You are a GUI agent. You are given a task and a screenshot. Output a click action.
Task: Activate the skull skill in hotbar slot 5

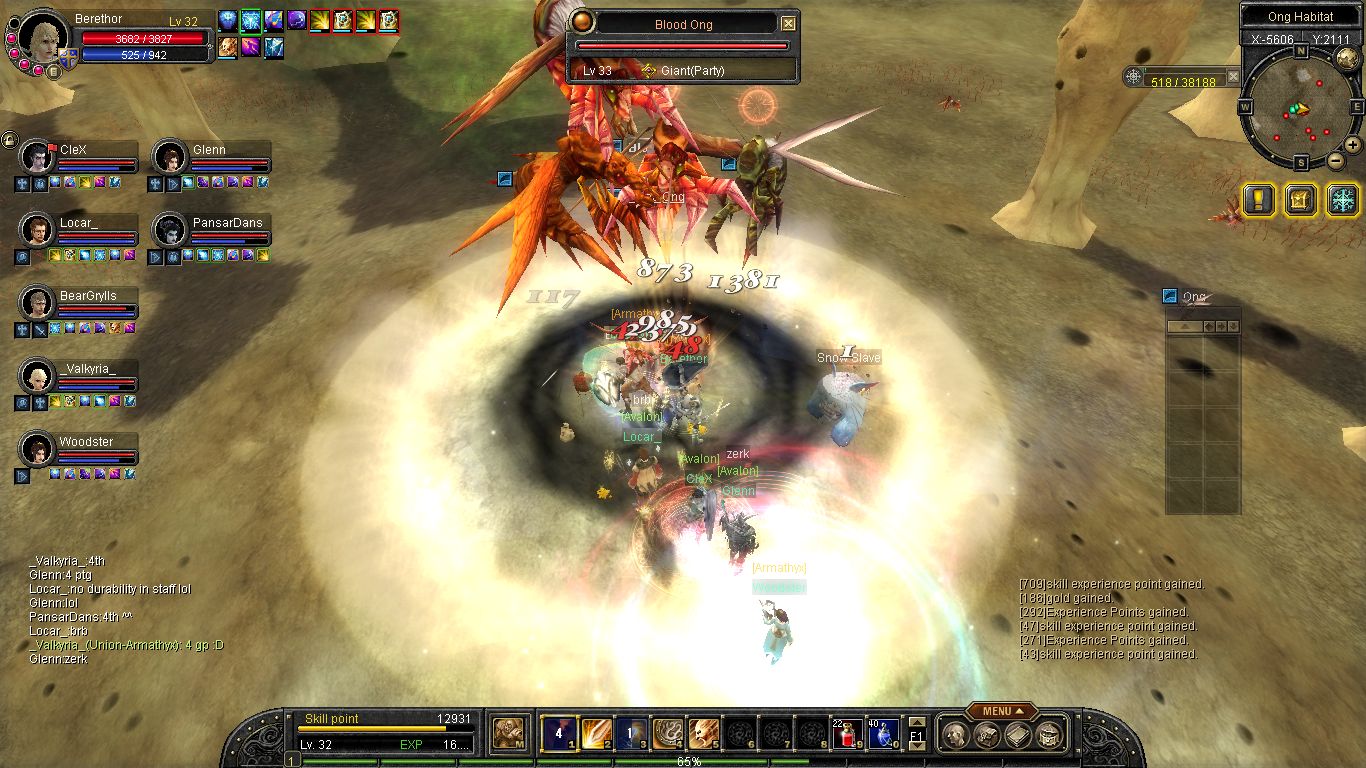[703, 734]
